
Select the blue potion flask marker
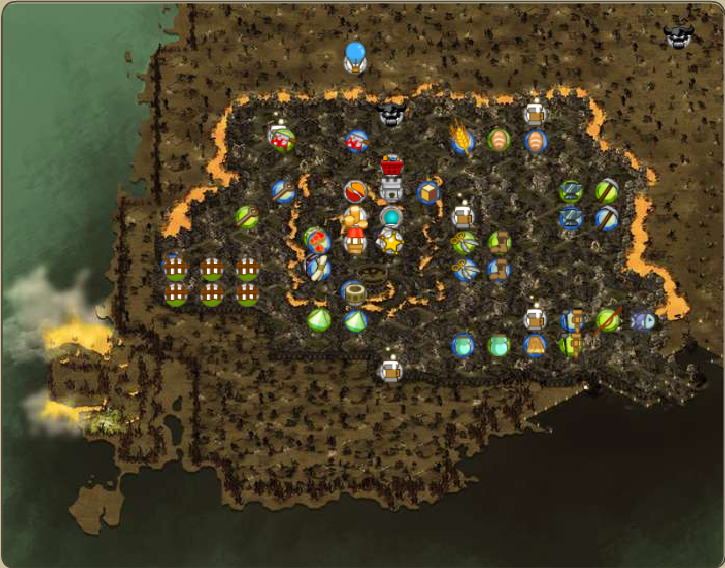[462, 346]
